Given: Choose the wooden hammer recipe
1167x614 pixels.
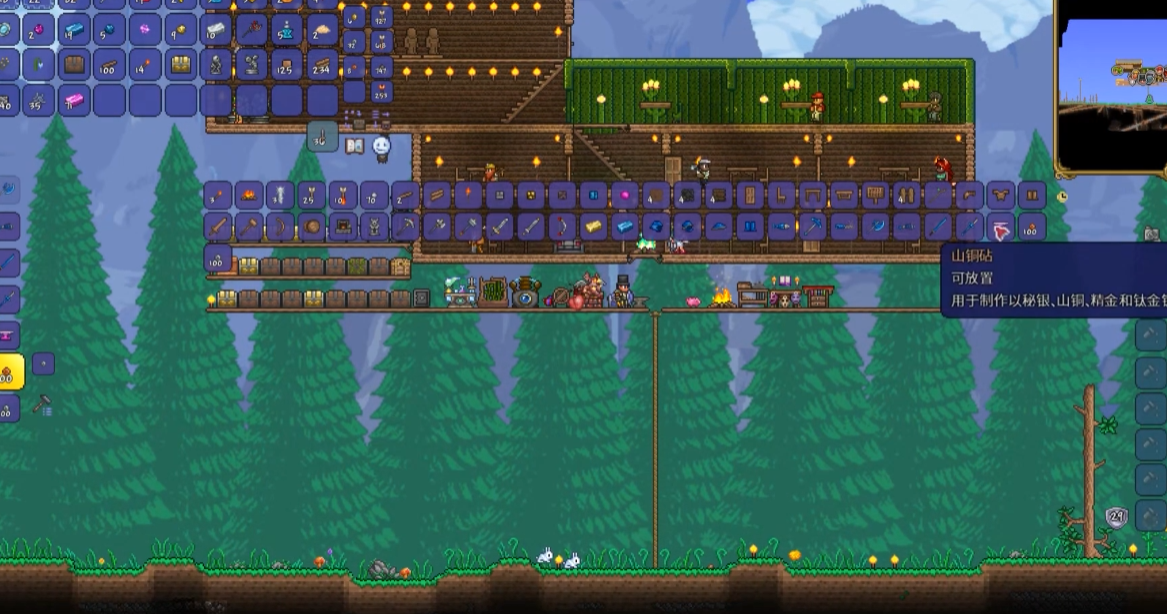Looking at the screenshot, I should 249,227.
